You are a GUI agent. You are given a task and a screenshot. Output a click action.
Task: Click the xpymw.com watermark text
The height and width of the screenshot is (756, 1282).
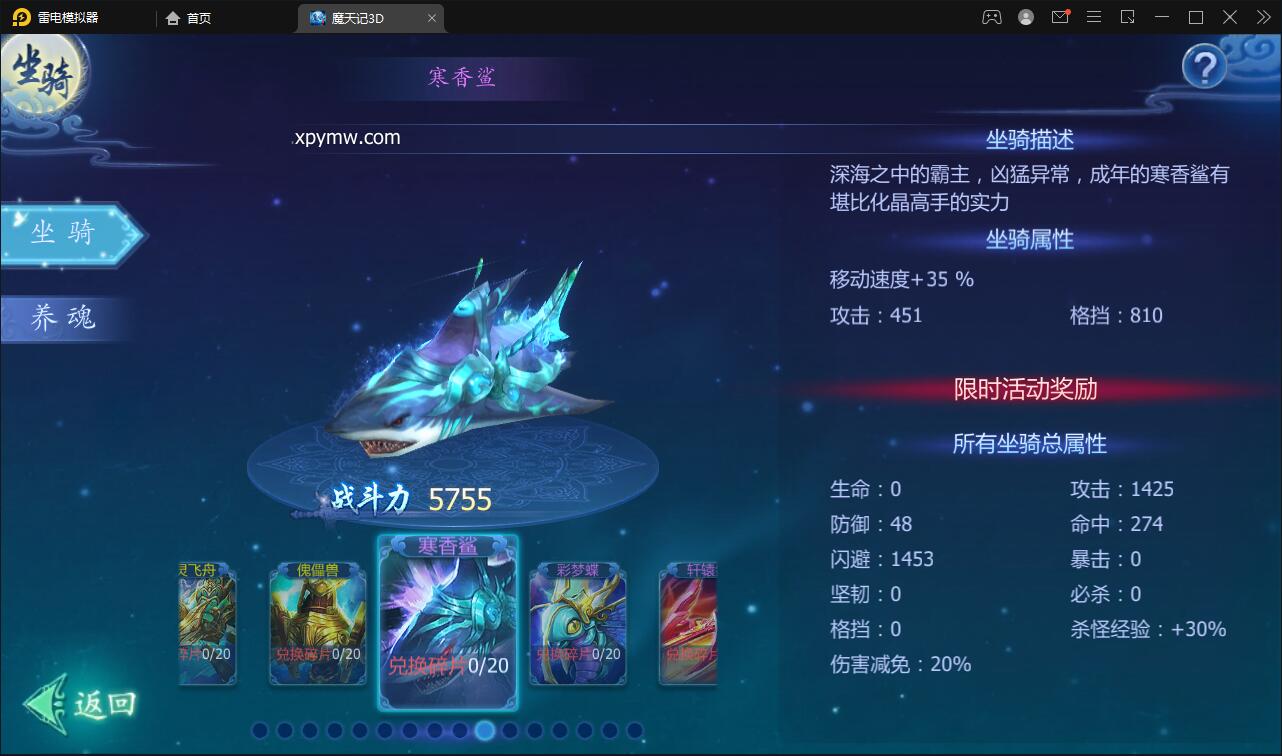click(x=346, y=138)
